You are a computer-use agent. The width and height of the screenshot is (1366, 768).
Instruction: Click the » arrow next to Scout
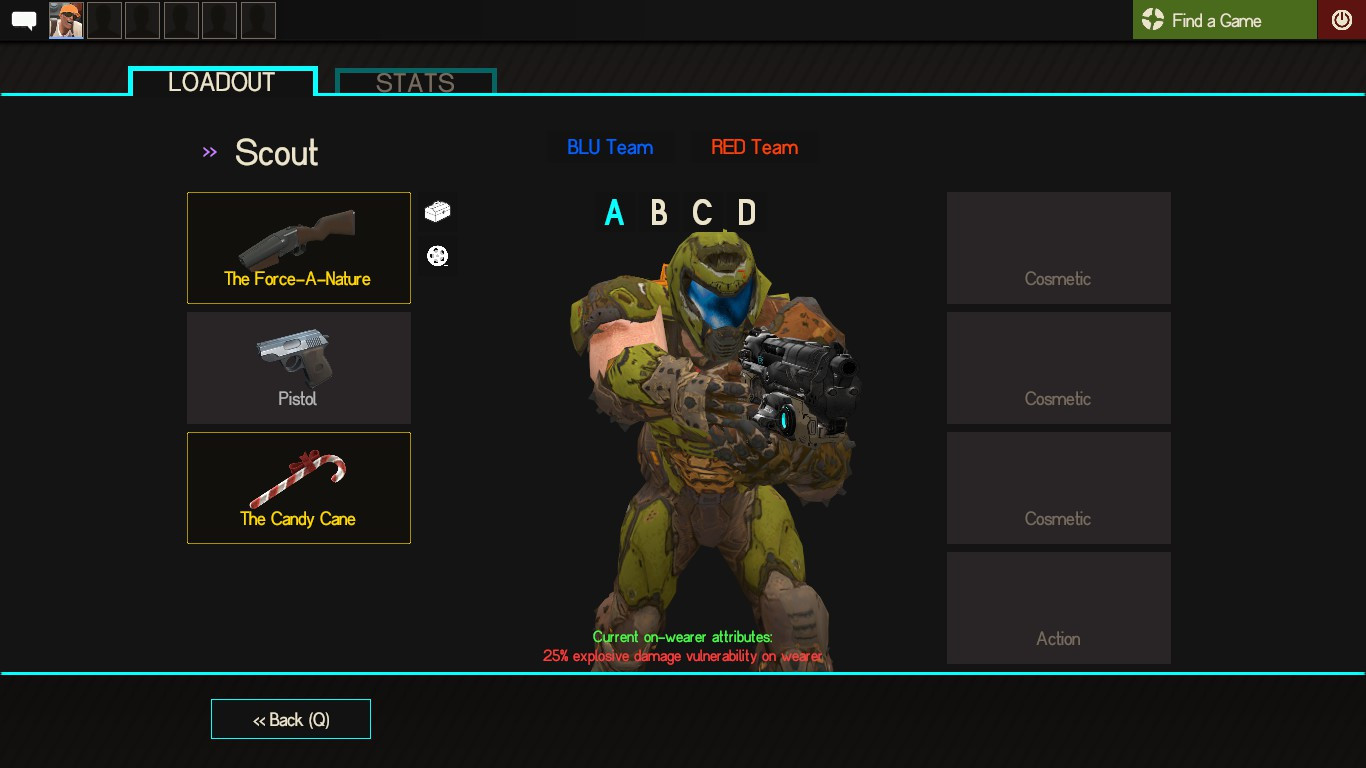pyautogui.click(x=209, y=151)
